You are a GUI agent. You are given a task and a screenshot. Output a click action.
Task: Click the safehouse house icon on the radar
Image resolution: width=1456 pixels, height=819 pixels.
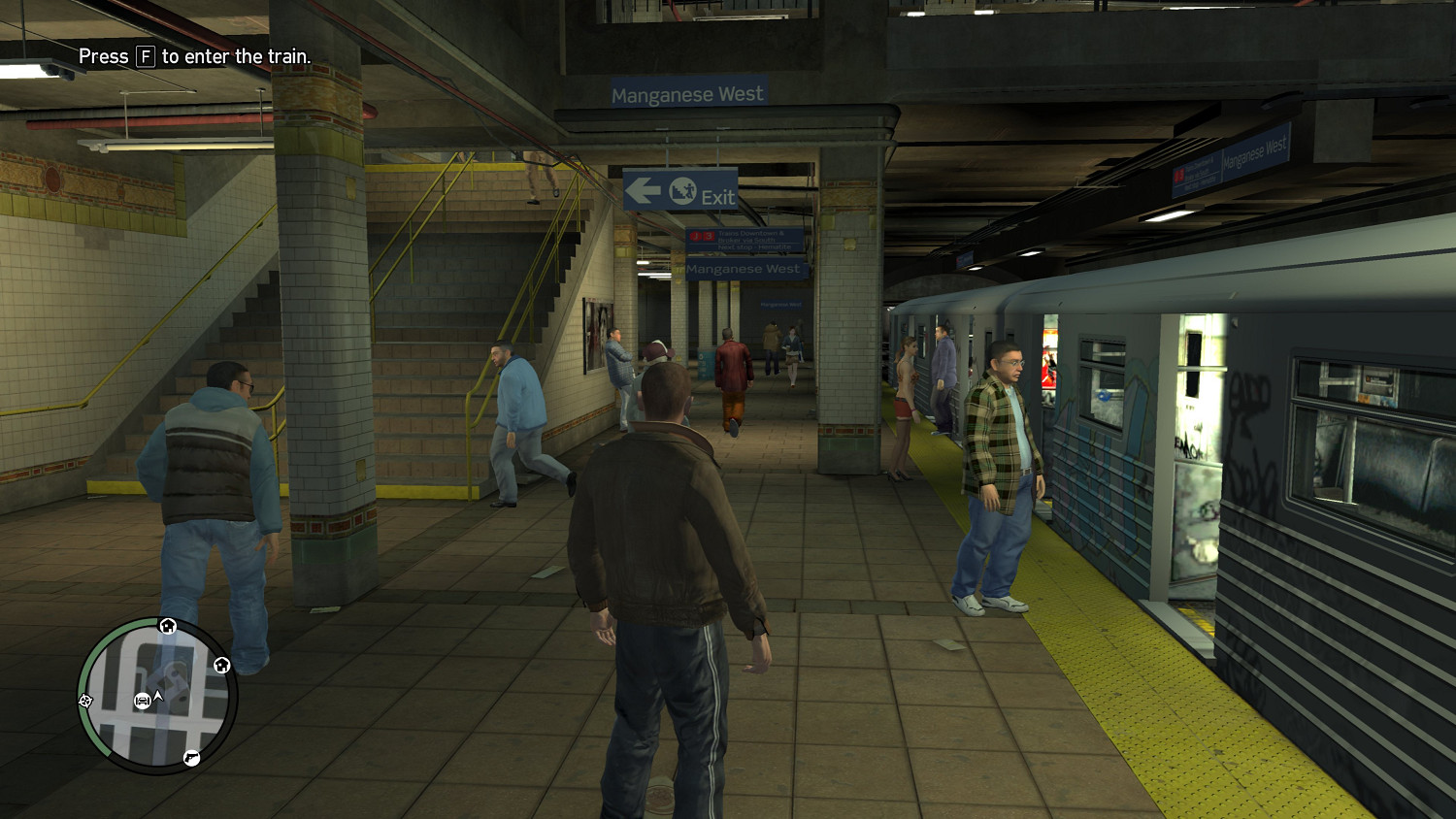click(x=167, y=625)
